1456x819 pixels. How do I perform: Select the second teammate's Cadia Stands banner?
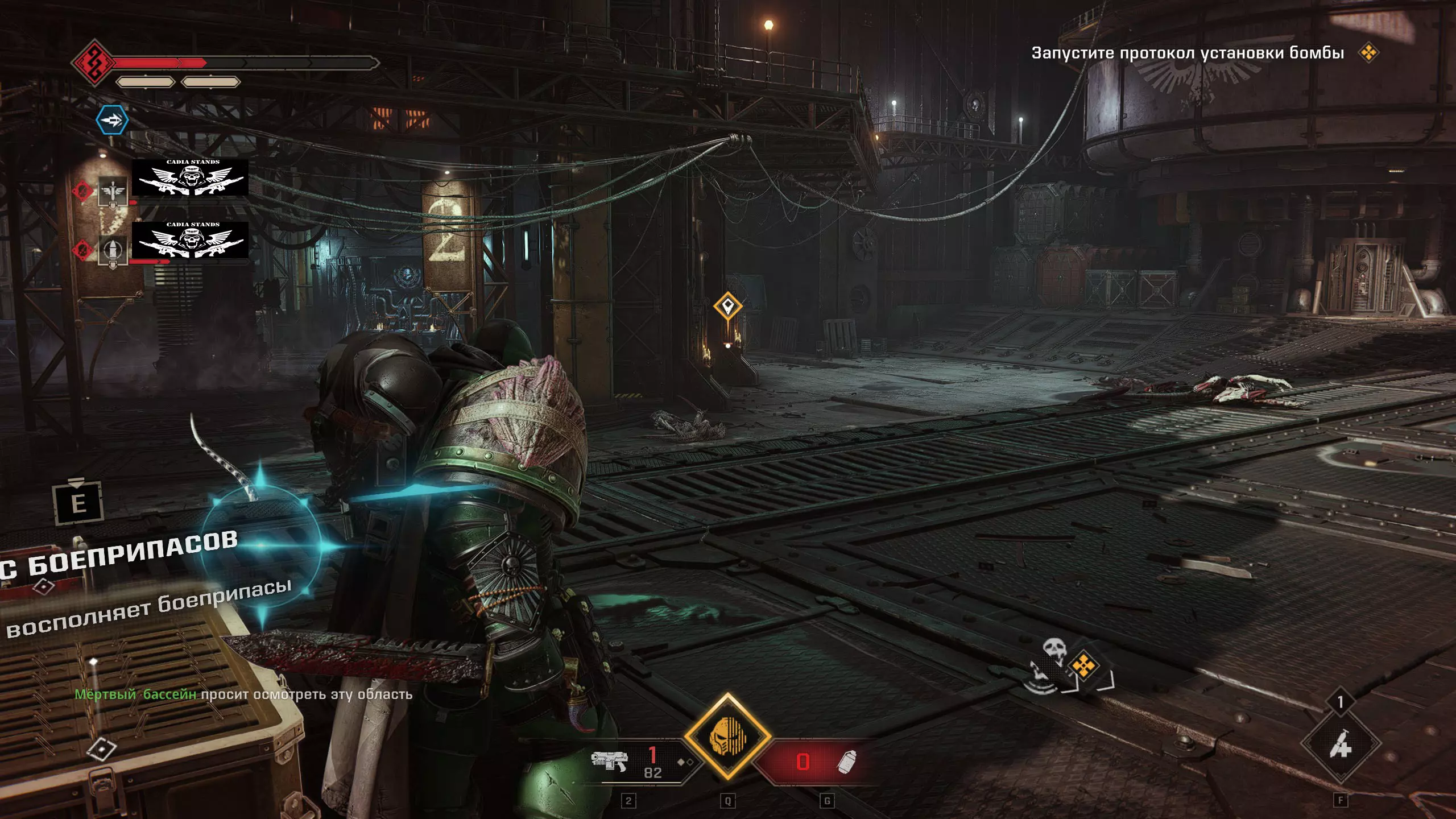(x=190, y=241)
